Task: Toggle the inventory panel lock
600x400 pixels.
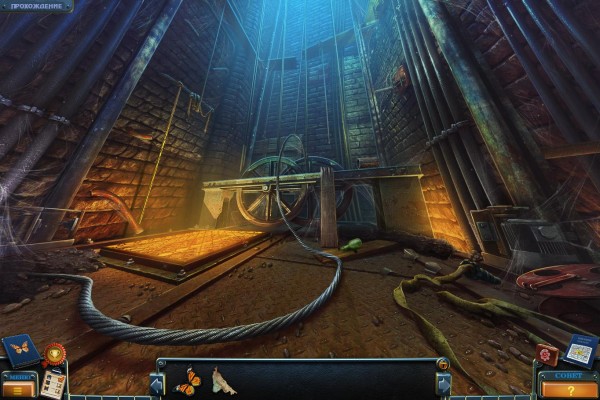Action: click(x=443, y=364)
